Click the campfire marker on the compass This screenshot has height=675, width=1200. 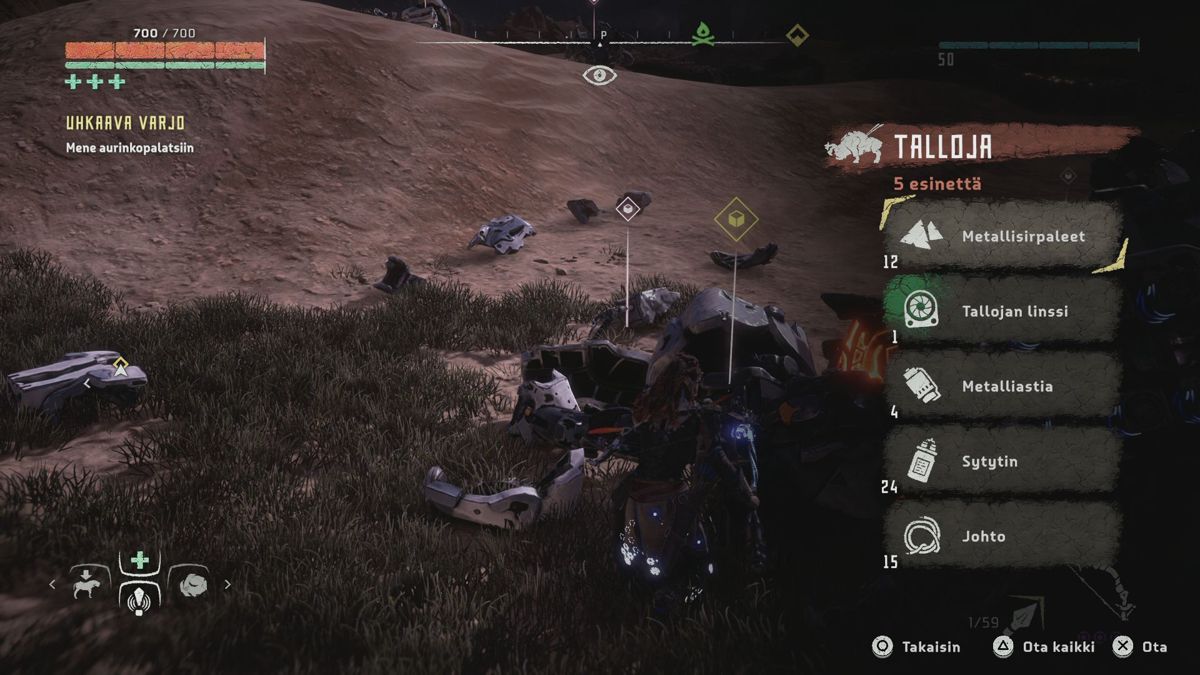(x=703, y=35)
